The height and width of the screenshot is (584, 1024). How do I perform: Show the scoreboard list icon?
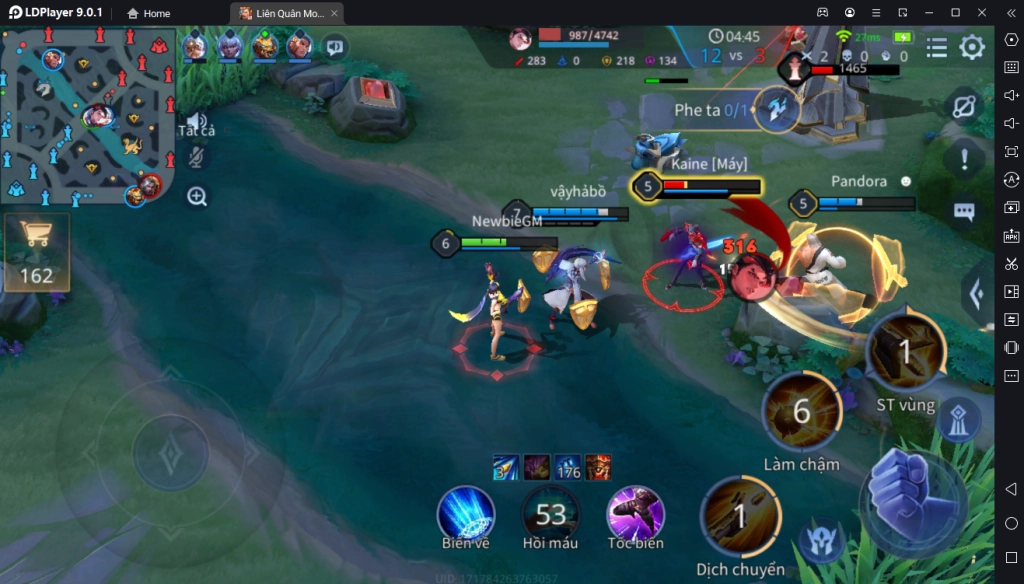click(x=937, y=47)
